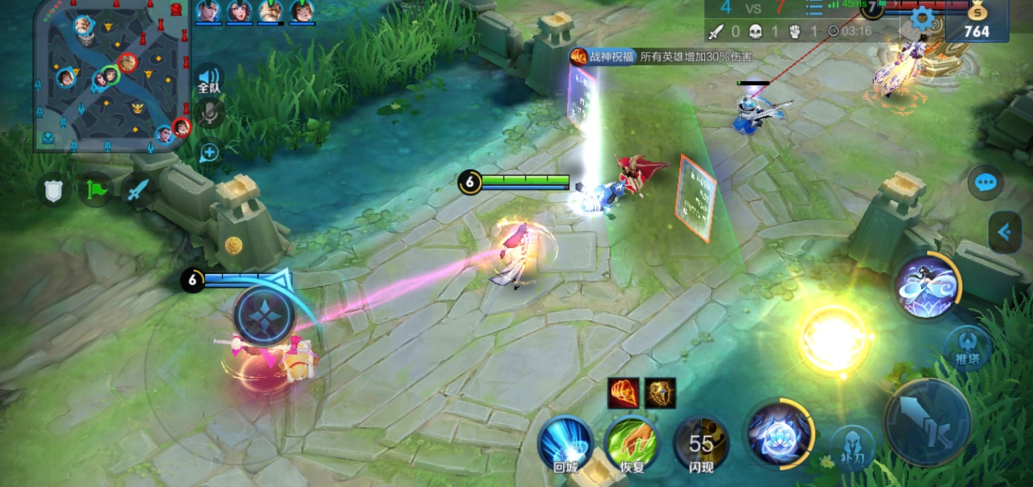Use the 恢复 restore skill
The width and height of the screenshot is (1033, 487).
tap(631, 443)
